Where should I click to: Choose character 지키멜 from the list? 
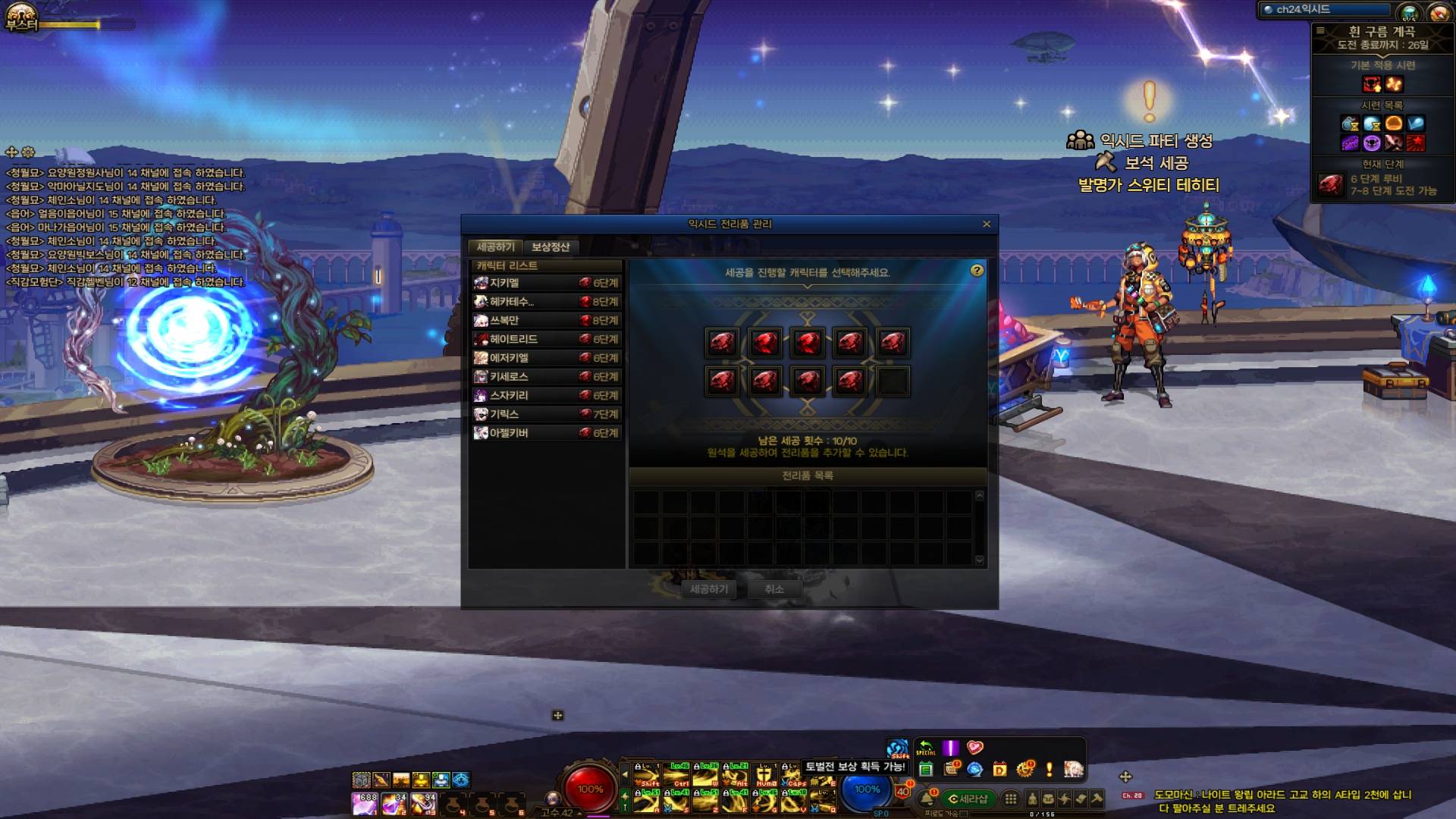[546, 283]
